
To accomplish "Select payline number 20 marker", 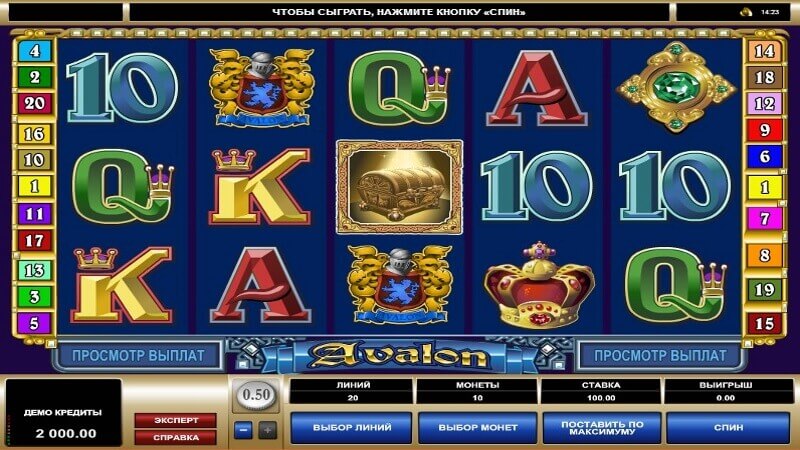I will (34, 103).
